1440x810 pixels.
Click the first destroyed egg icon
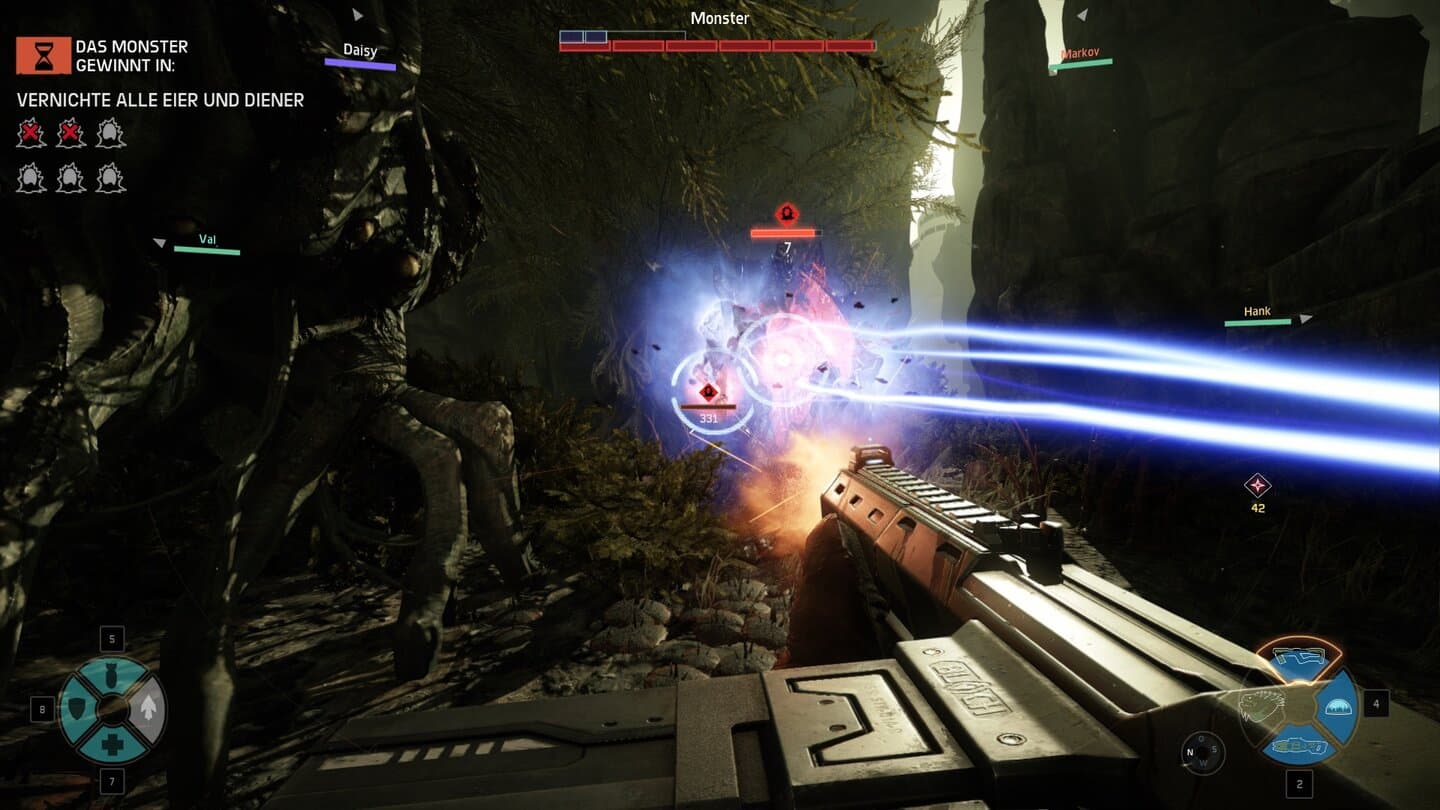point(31,133)
